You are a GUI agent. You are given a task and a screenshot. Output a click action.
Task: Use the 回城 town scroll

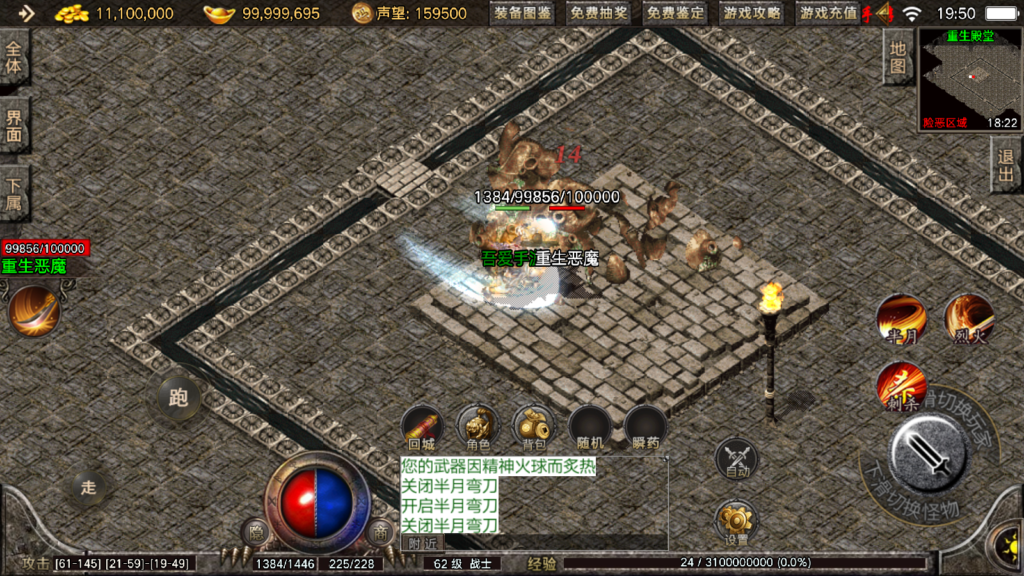point(422,427)
